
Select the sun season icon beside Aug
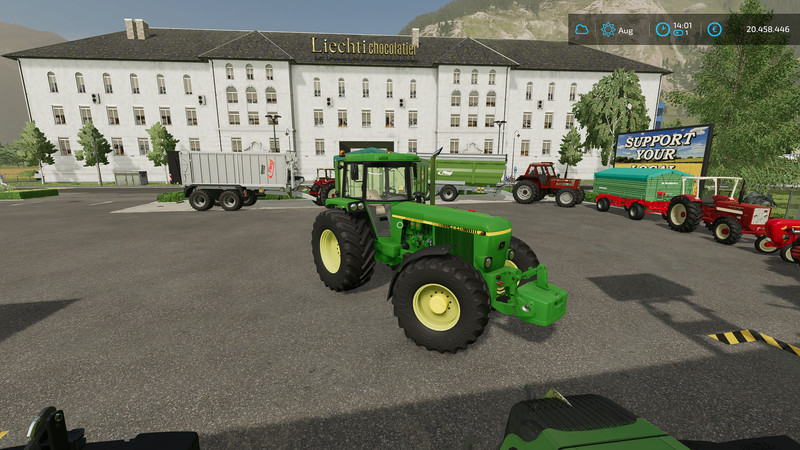click(608, 30)
